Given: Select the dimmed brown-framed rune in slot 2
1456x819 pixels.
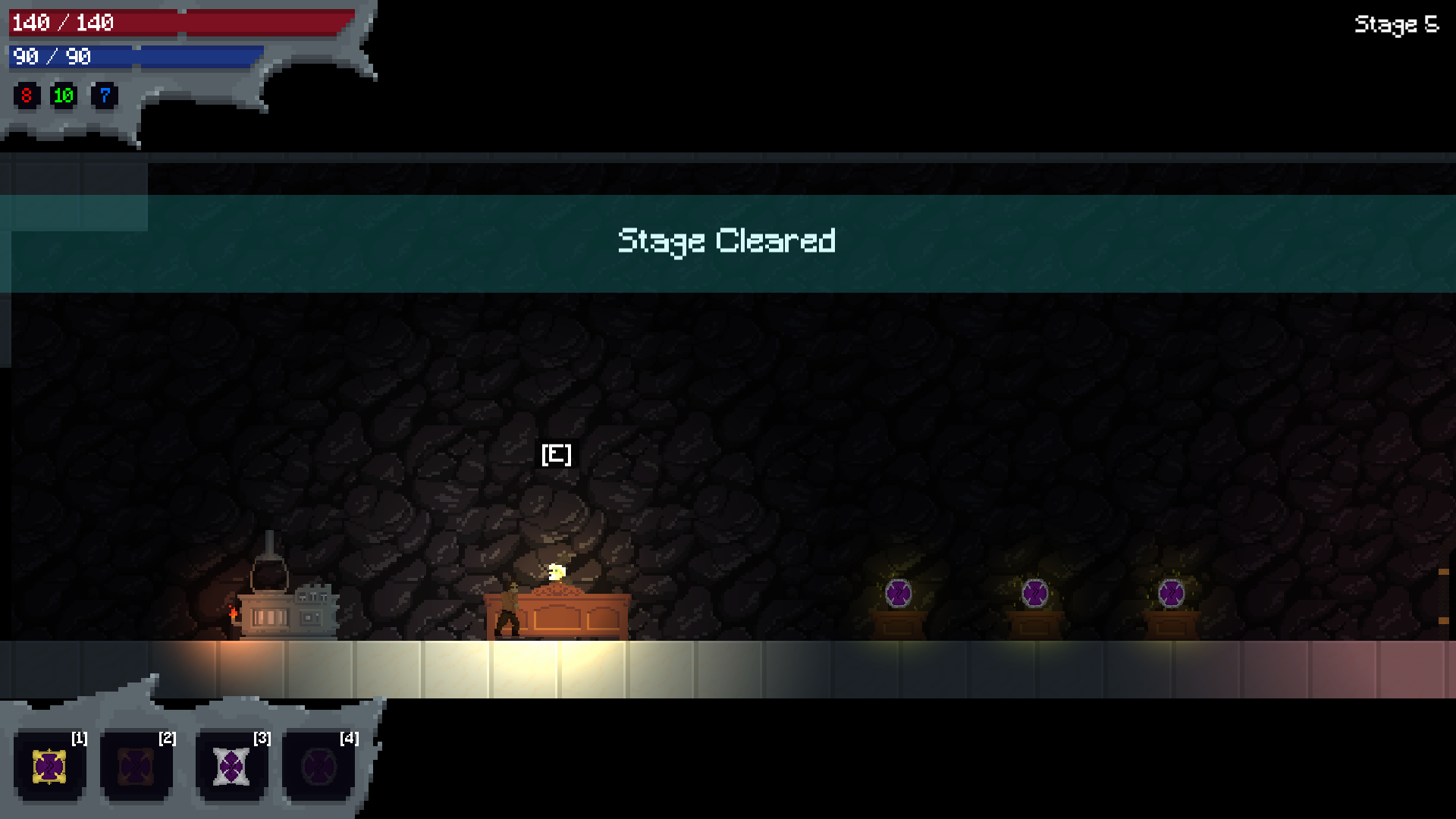Looking at the screenshot, I should click(x=136, y=767).
